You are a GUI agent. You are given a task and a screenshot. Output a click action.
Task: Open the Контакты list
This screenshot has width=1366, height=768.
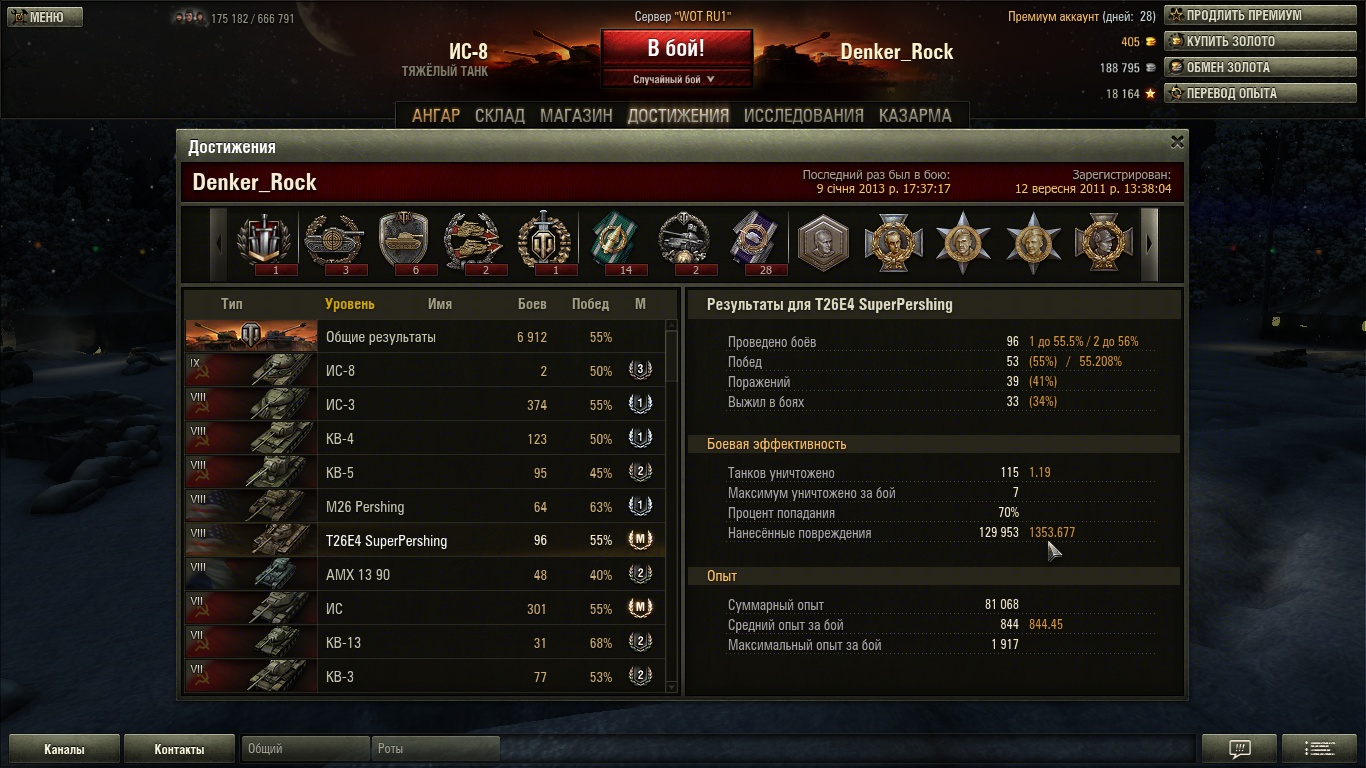179,749
